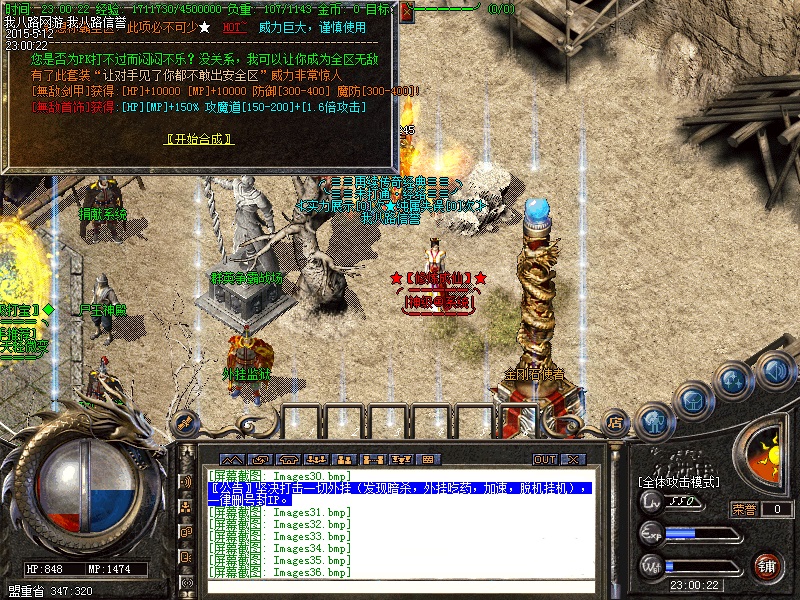Open the character status icon button
The width and height of the screenshot is (800, 600).
656,421
